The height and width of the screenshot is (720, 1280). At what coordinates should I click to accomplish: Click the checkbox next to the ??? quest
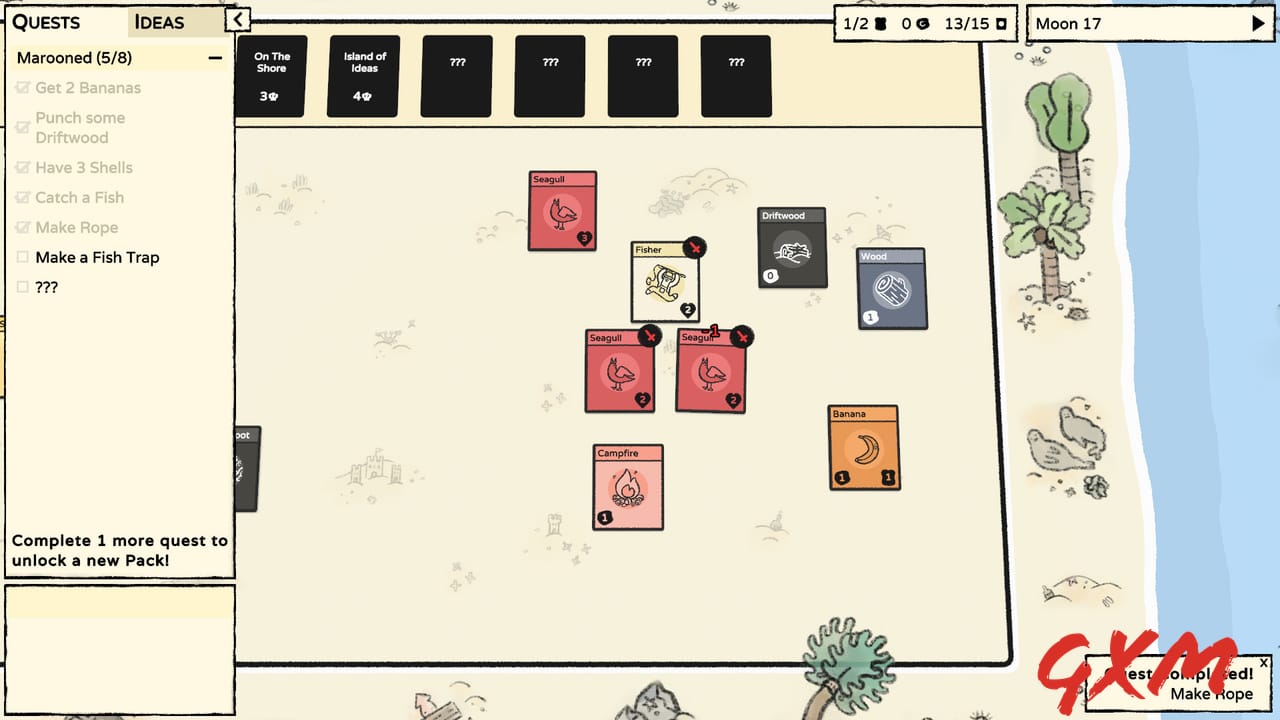pyautogui.click(x=24, y=287)
